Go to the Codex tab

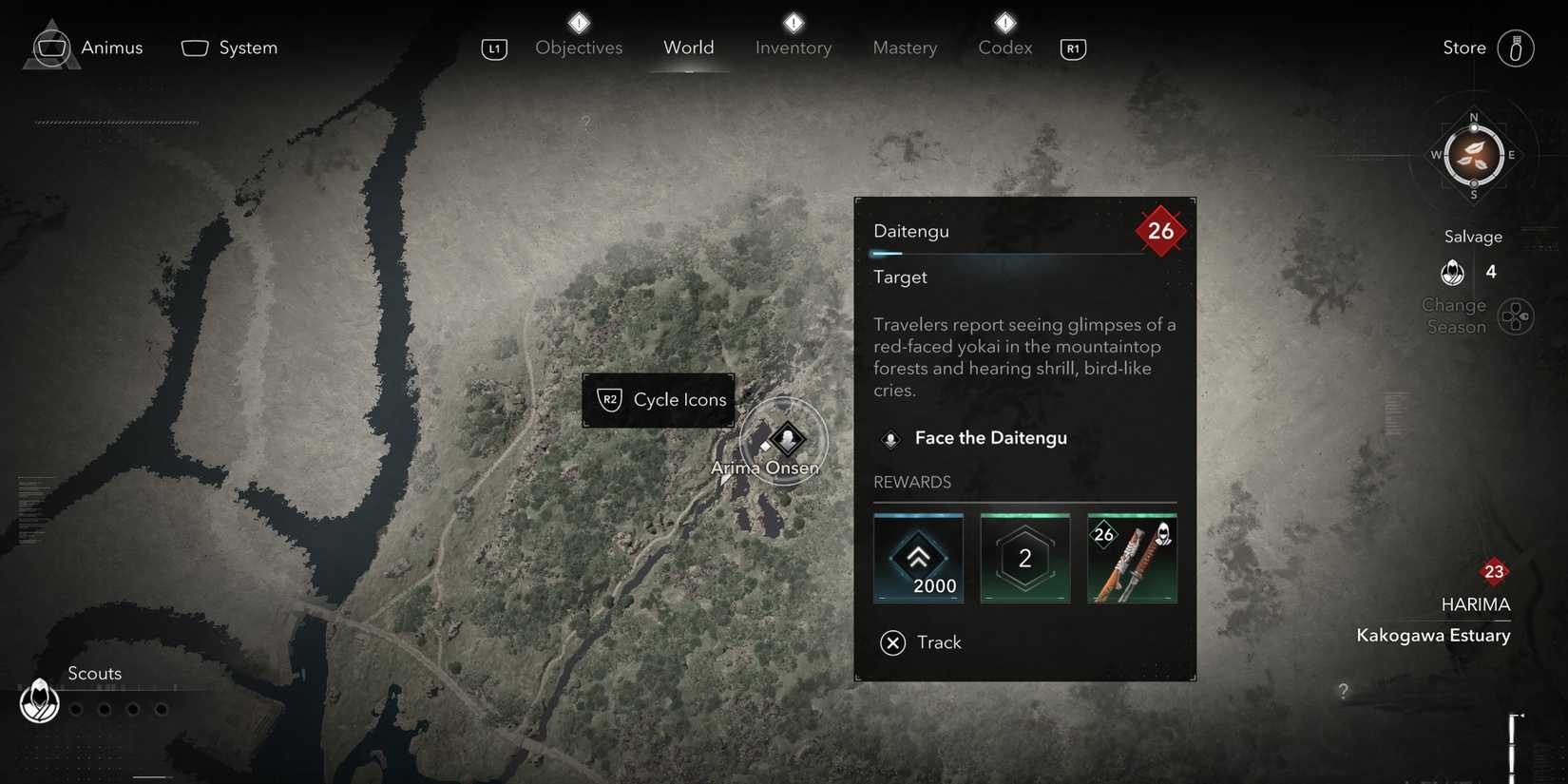coord(1004,48)
